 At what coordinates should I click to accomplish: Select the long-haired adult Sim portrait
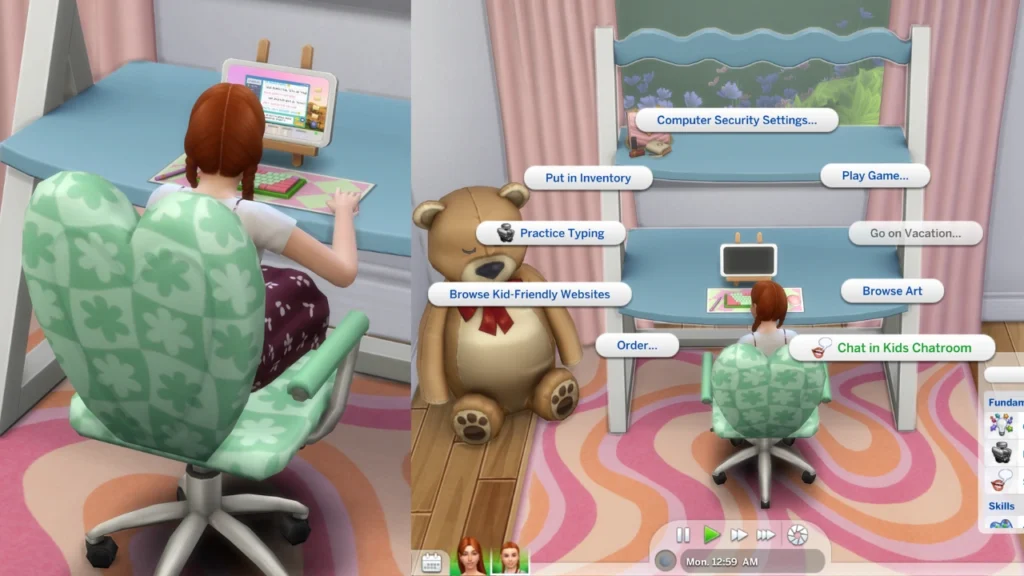pyautogui.click(x=470, y=557)
